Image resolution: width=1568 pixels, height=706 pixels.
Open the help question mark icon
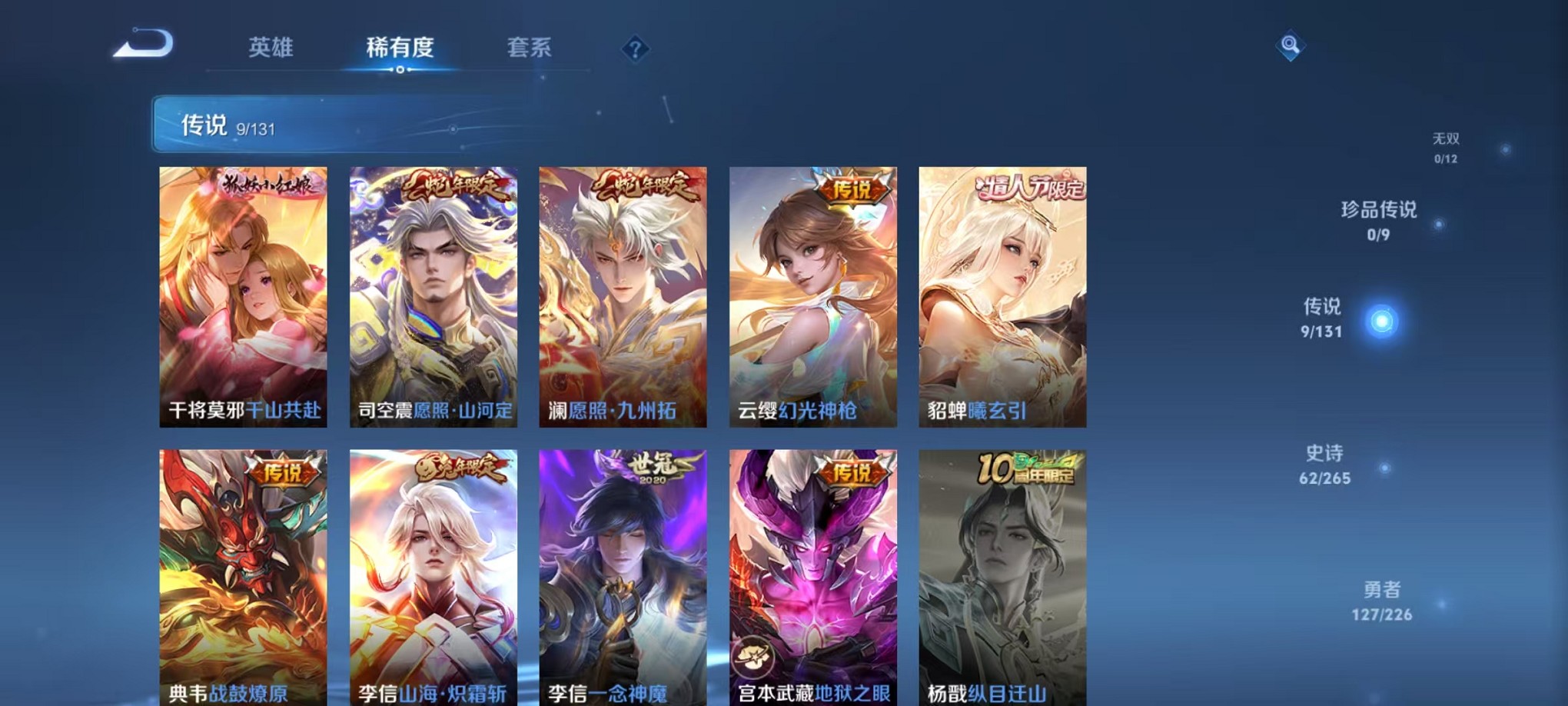[633, 48]
